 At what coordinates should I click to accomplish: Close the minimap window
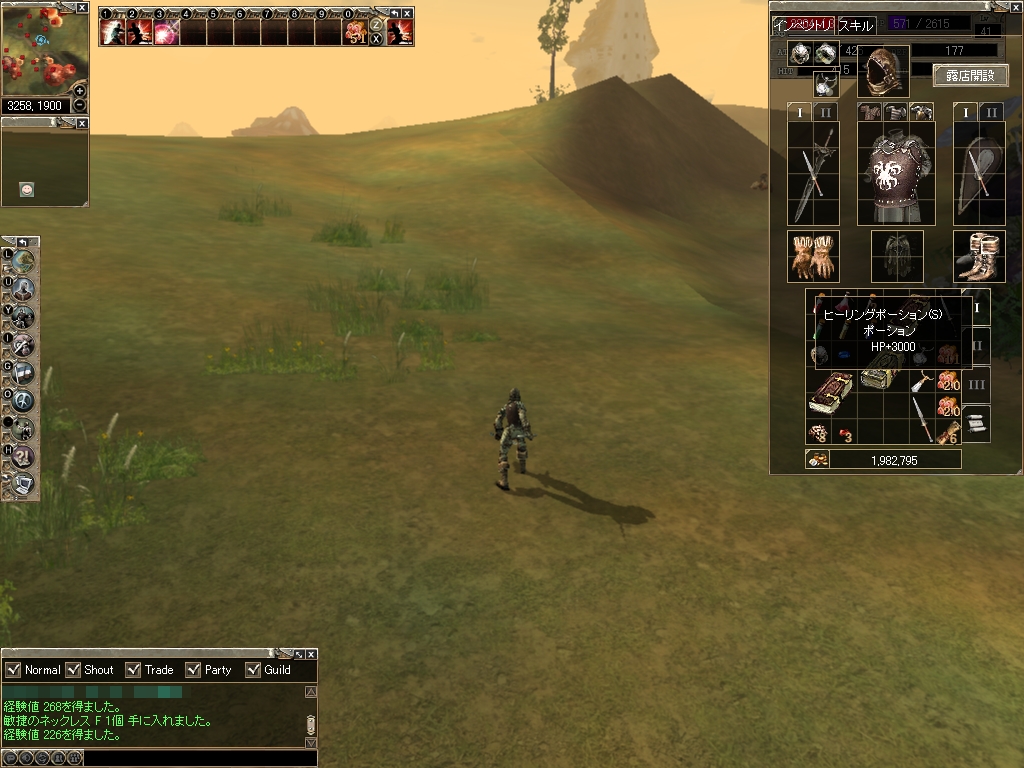(x=82, y=7)
